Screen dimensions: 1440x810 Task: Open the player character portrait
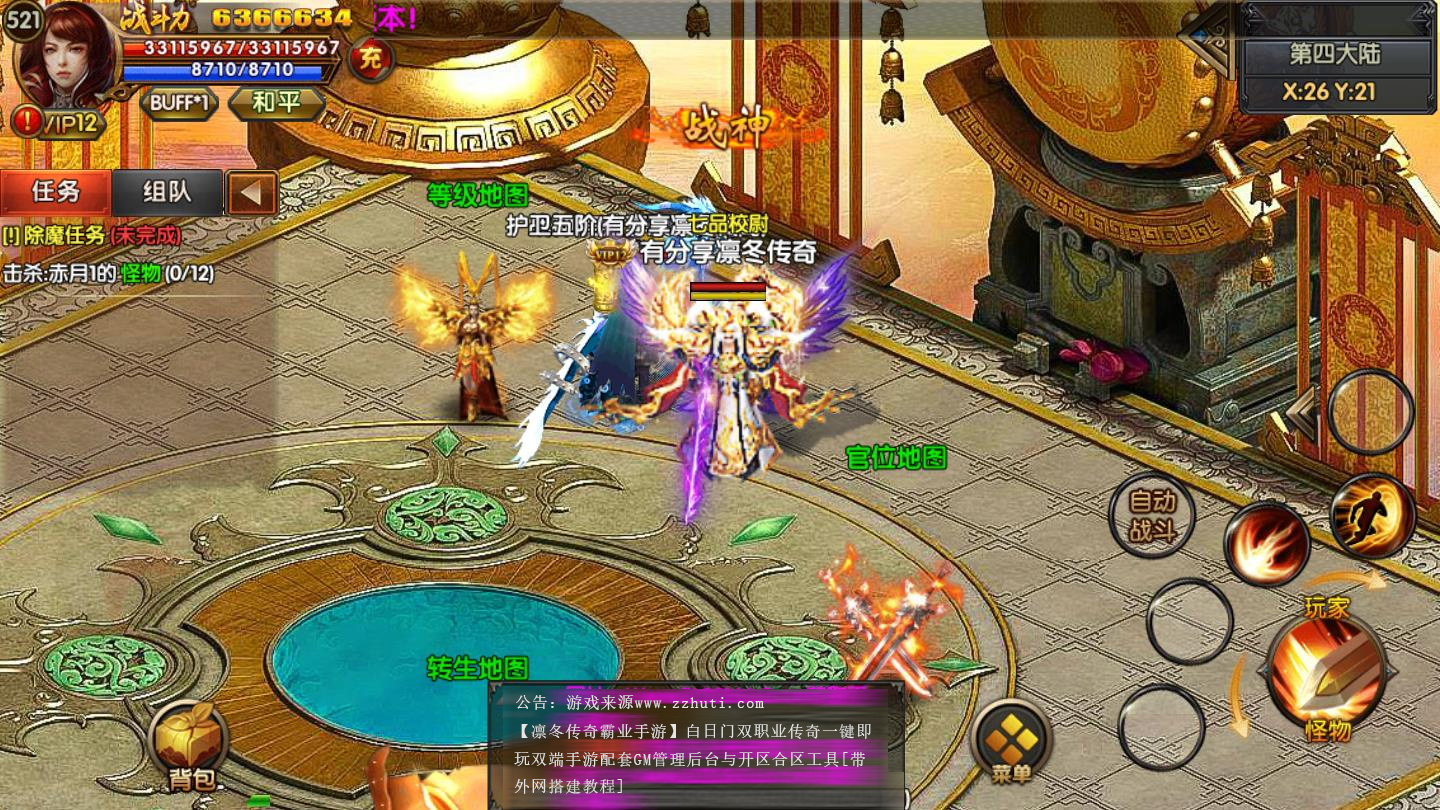67,55
